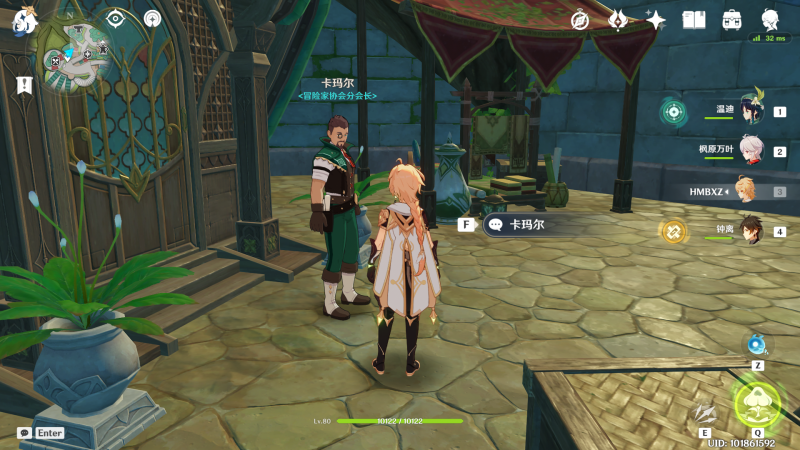Open the map from the minimap
The width and height of the screenshot is (800, 450).
pyautogui.click(x=76, y=56)
